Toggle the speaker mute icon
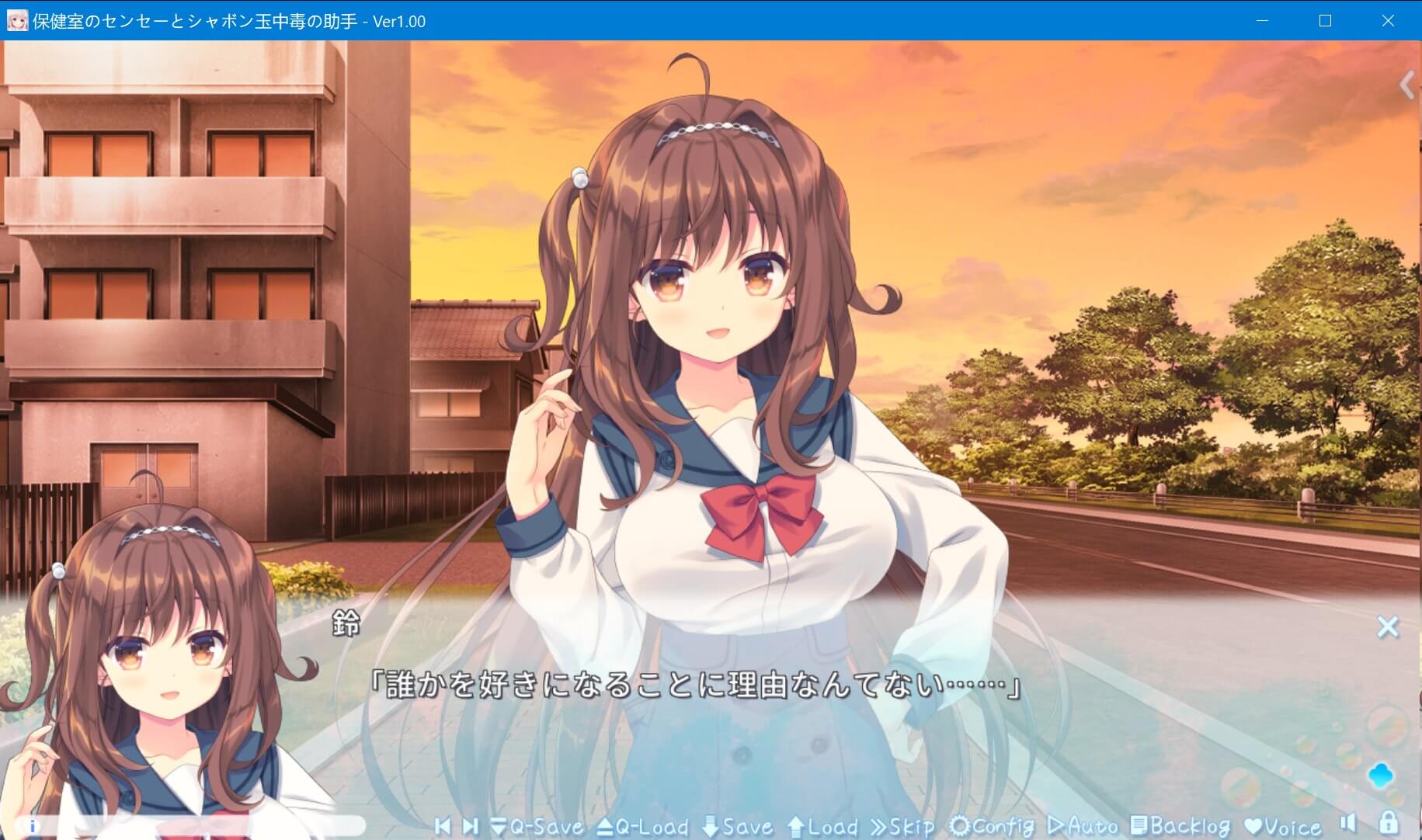The height and width of the screenshot is (840, 1422). pos(1348,824)
